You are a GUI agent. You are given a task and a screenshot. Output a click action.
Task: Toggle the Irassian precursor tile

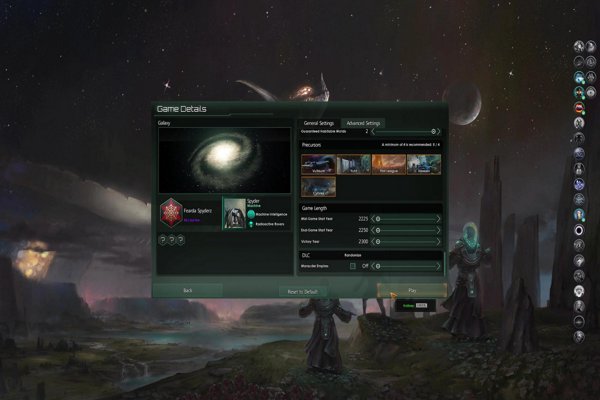point(422,164)
